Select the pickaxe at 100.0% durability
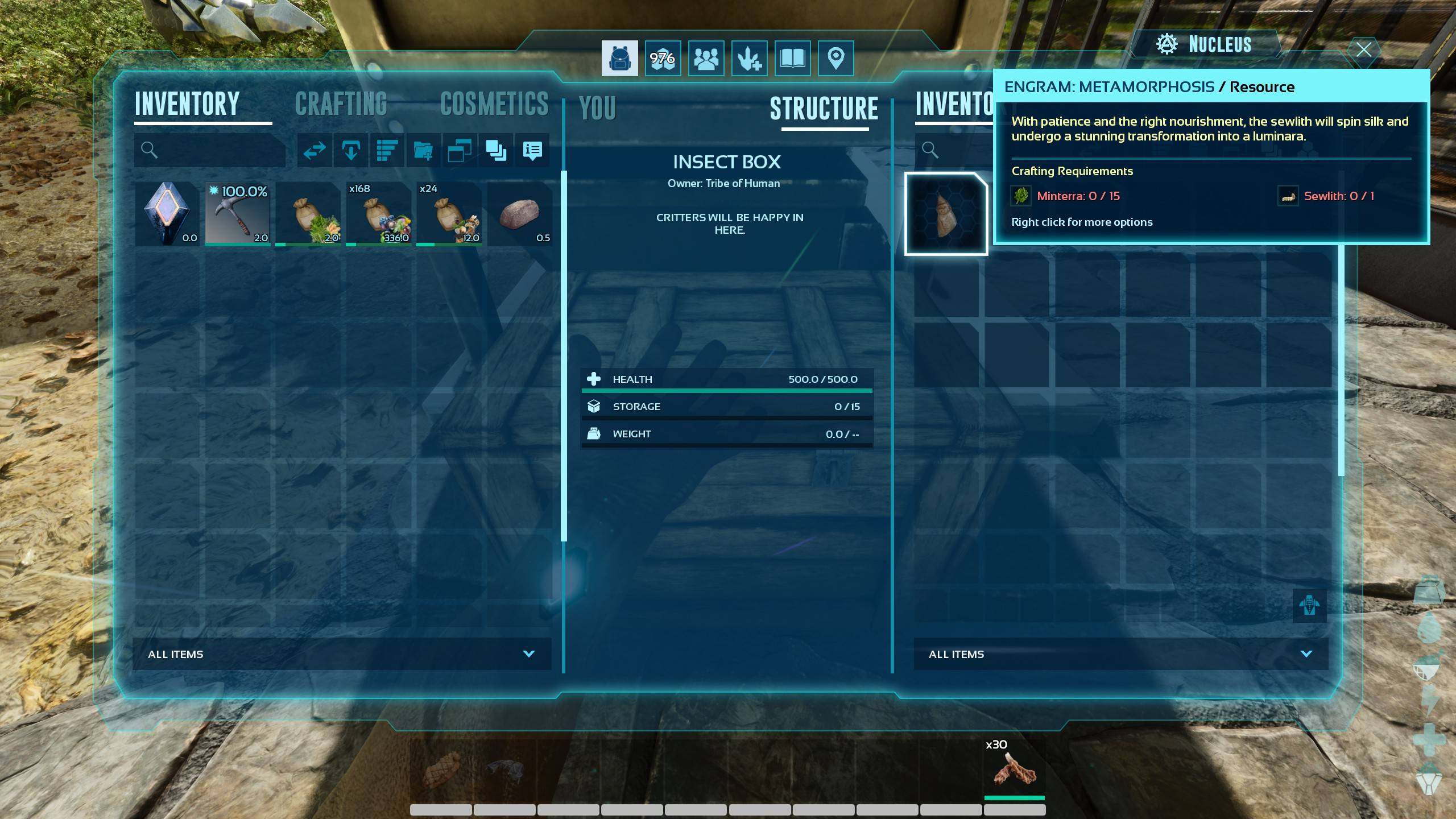 click(x=238, y=214)
